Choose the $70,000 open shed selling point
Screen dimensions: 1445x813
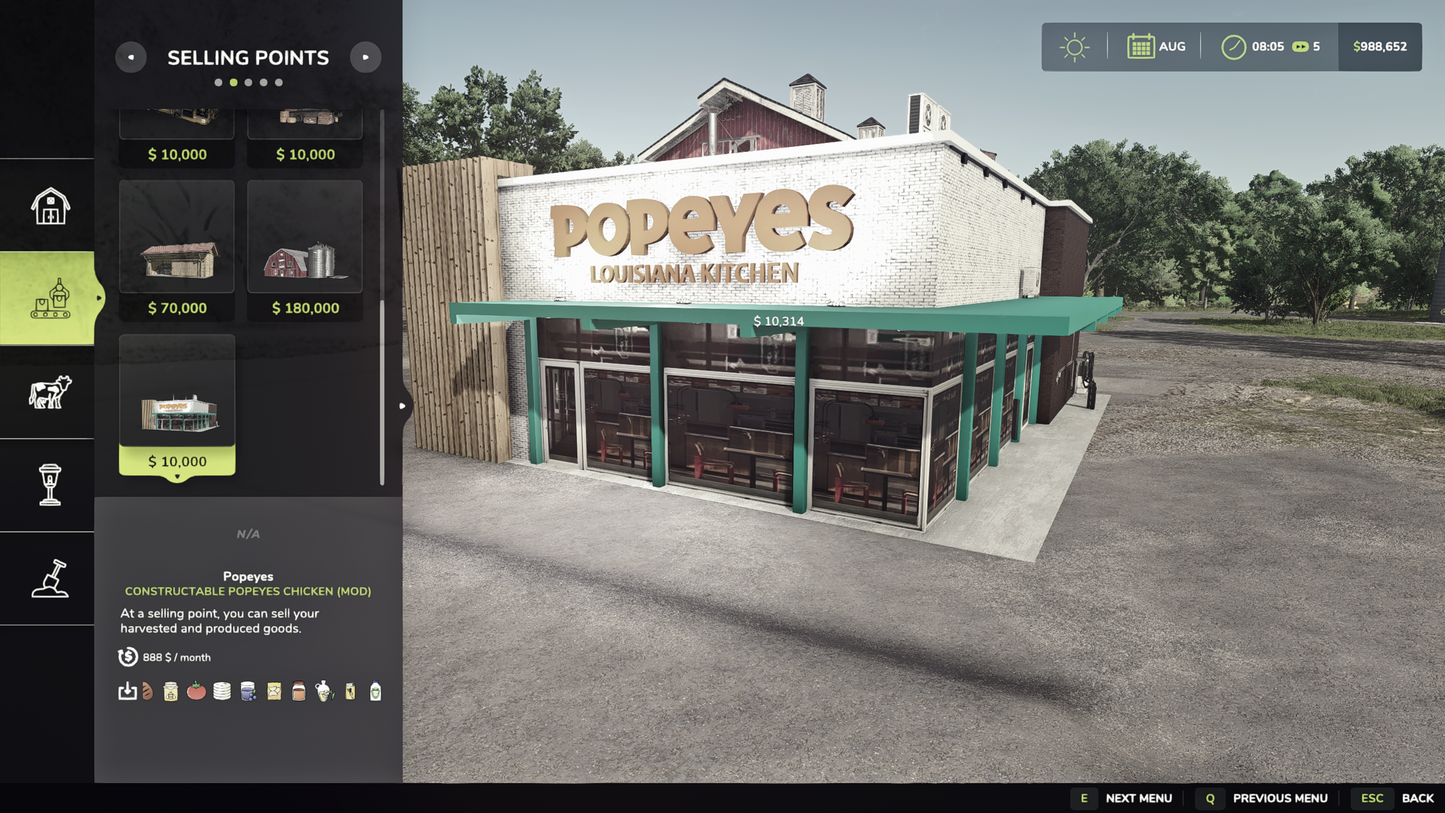tap(177, 250)
